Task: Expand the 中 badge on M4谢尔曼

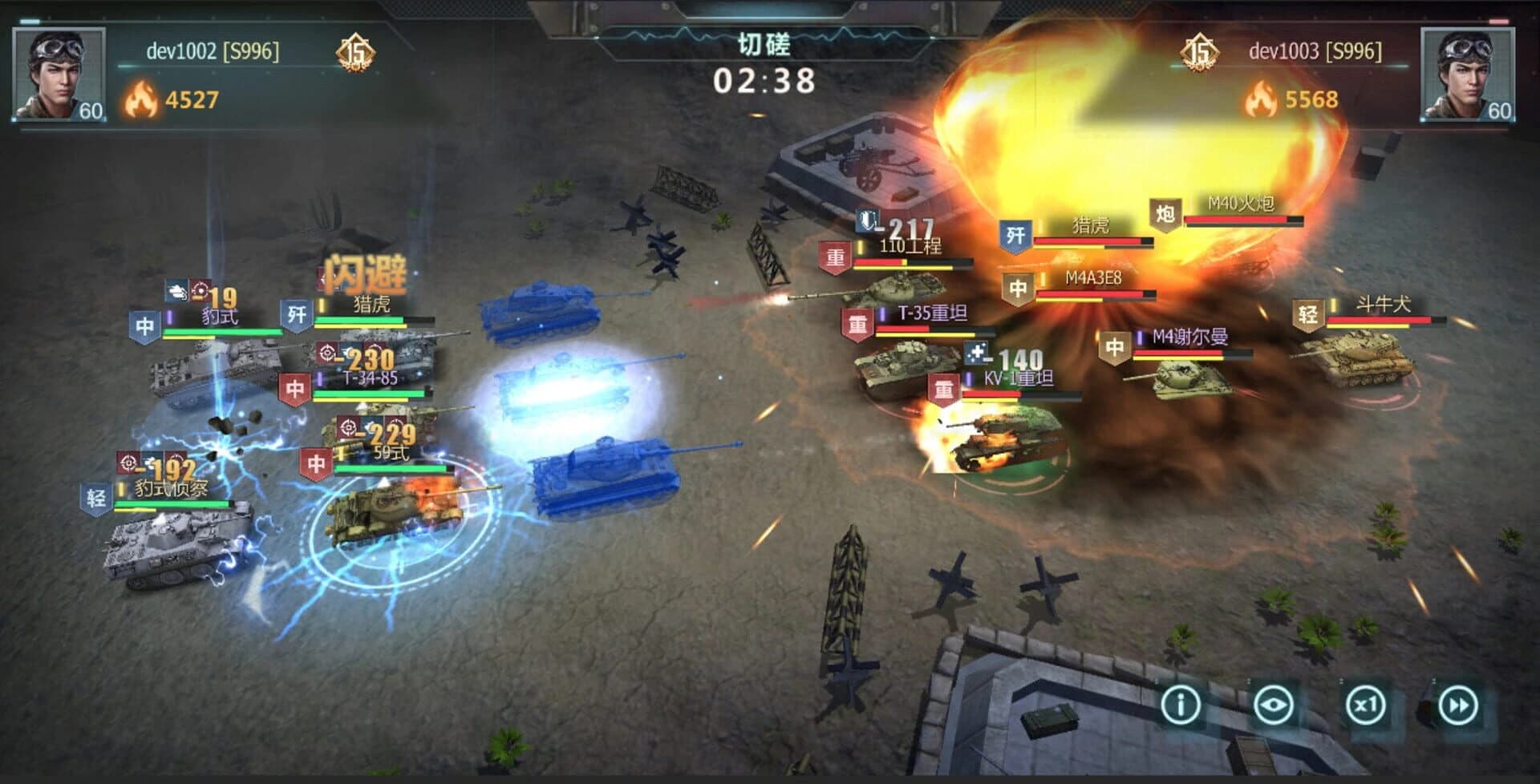Action: [x=1115, y=346]
